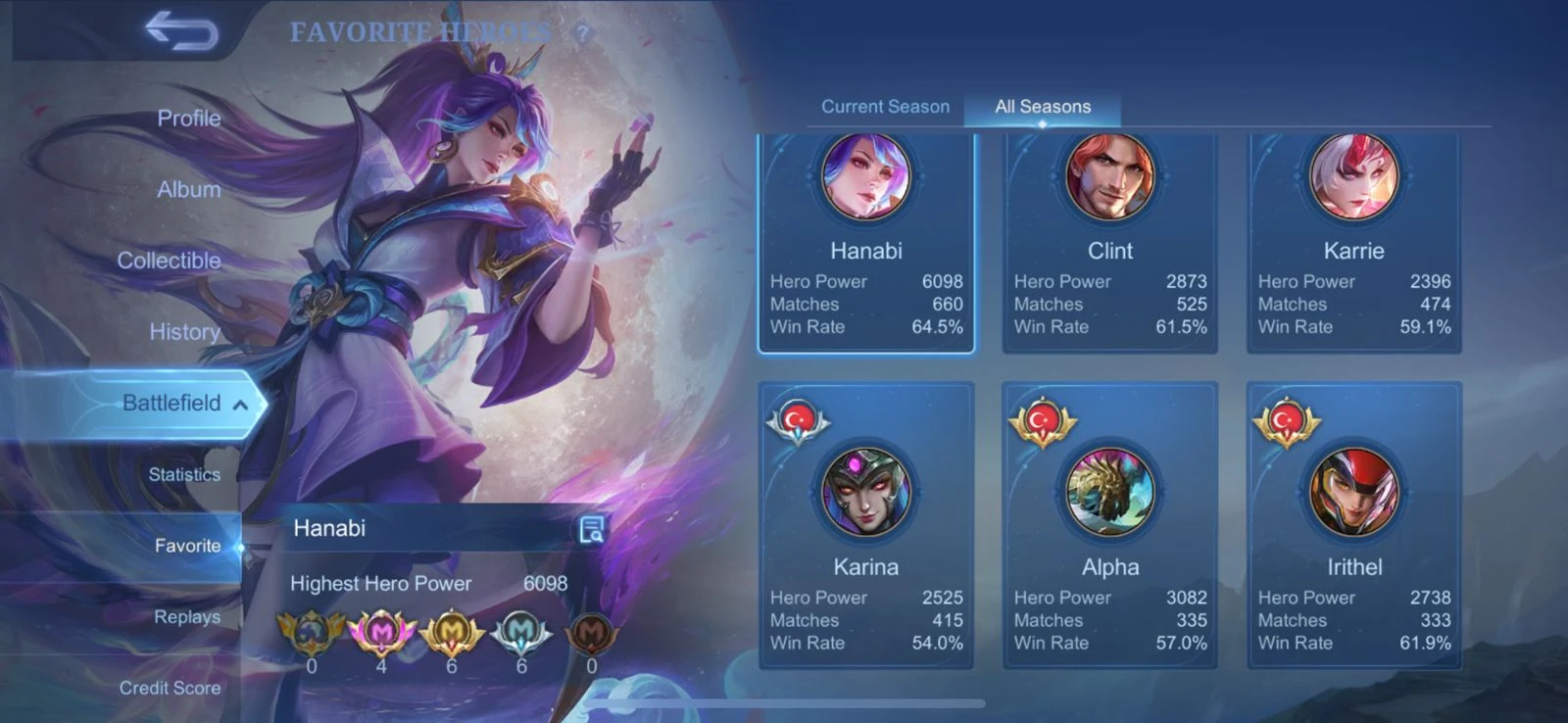This screenshot has height=723, width=1568.
Task: Stay on the All Seasons tab
Action: coord(1042,106)
